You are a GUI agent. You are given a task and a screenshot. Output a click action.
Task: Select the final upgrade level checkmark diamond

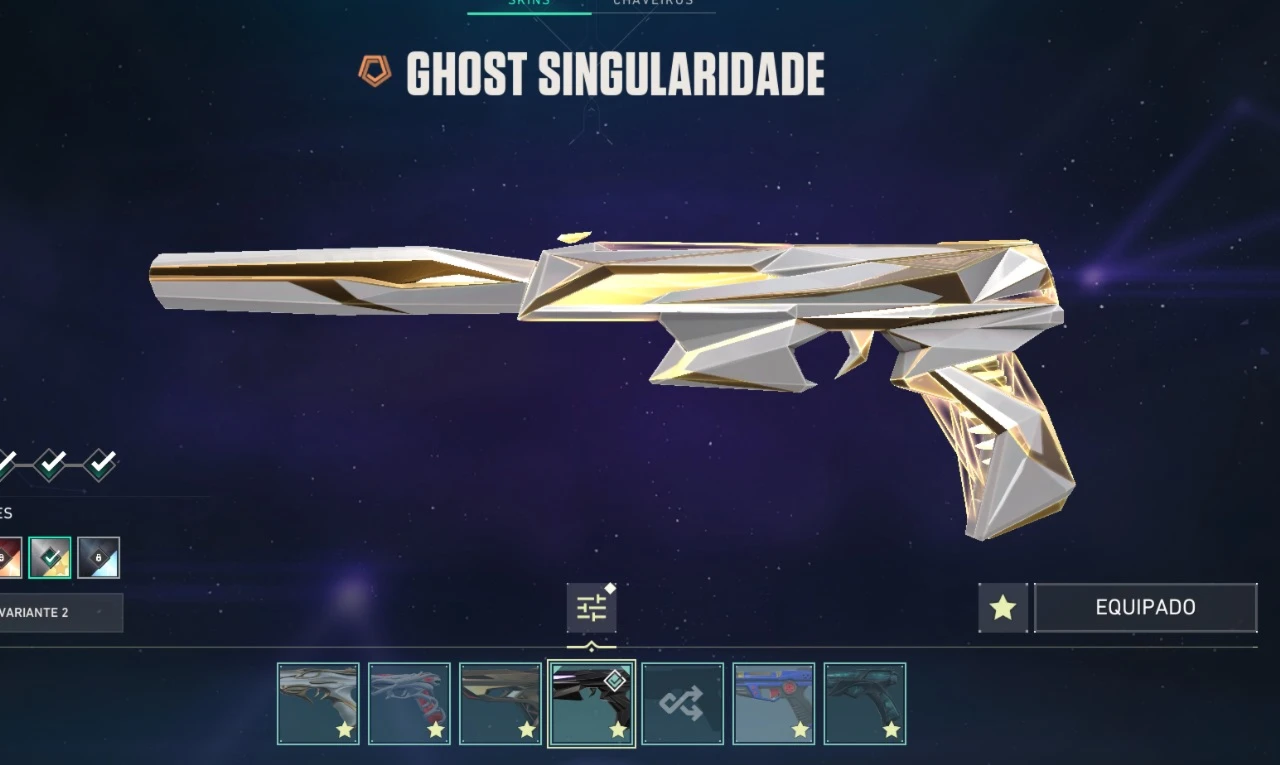pos(99,464)
